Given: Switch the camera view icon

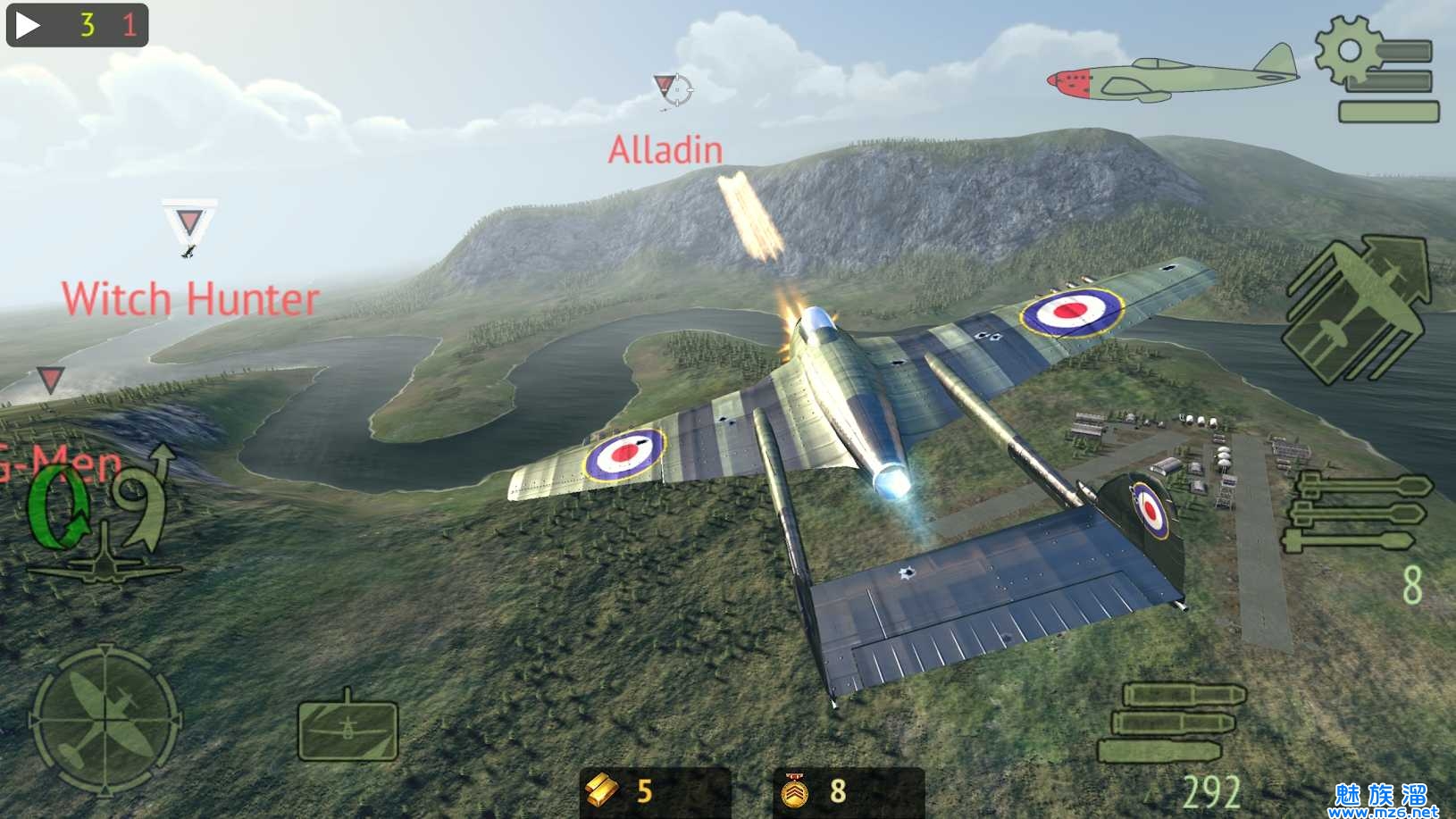Looking at the screenshot, I should coord(347,729).
